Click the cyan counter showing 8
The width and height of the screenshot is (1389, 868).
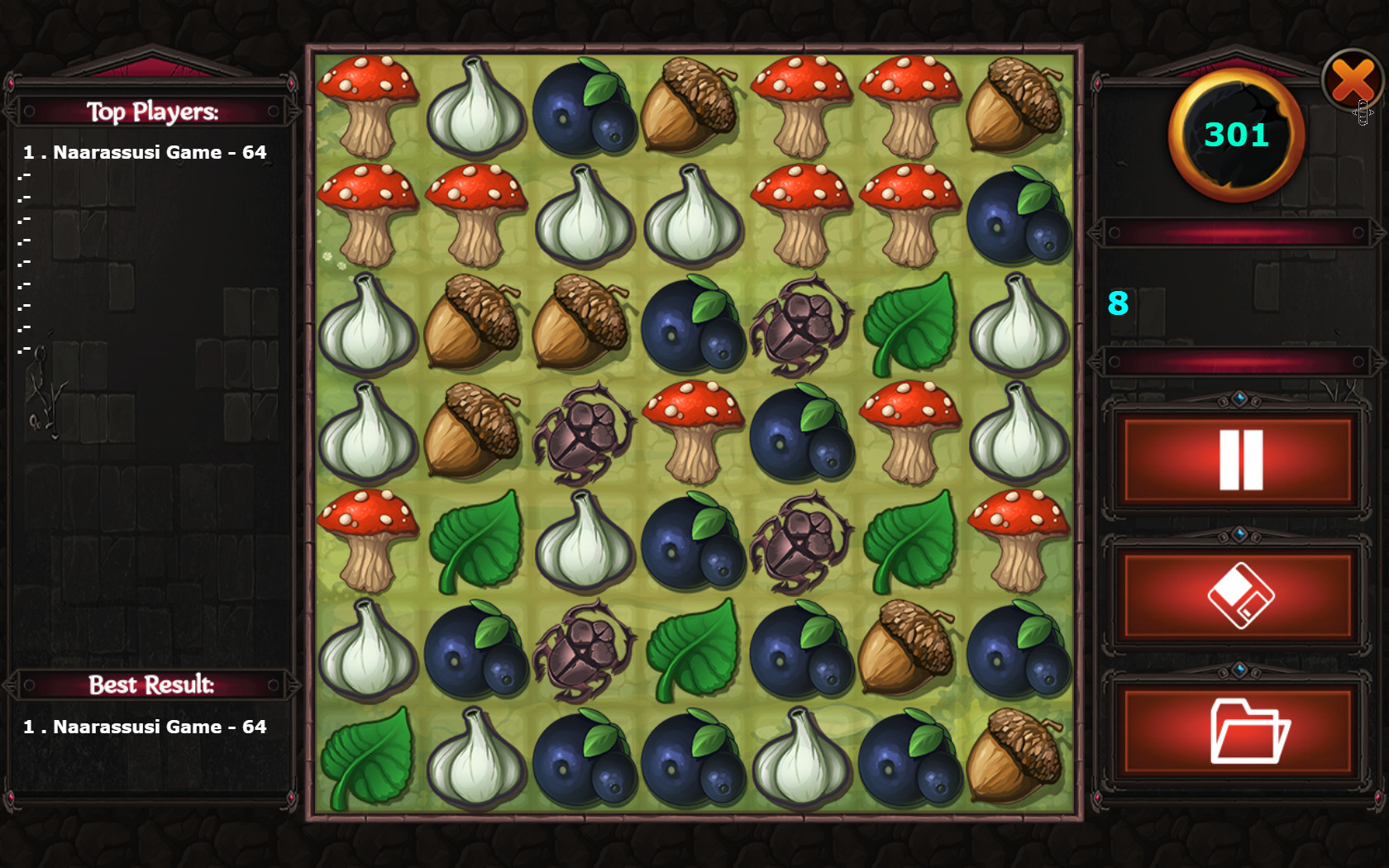coord(1117,305)
